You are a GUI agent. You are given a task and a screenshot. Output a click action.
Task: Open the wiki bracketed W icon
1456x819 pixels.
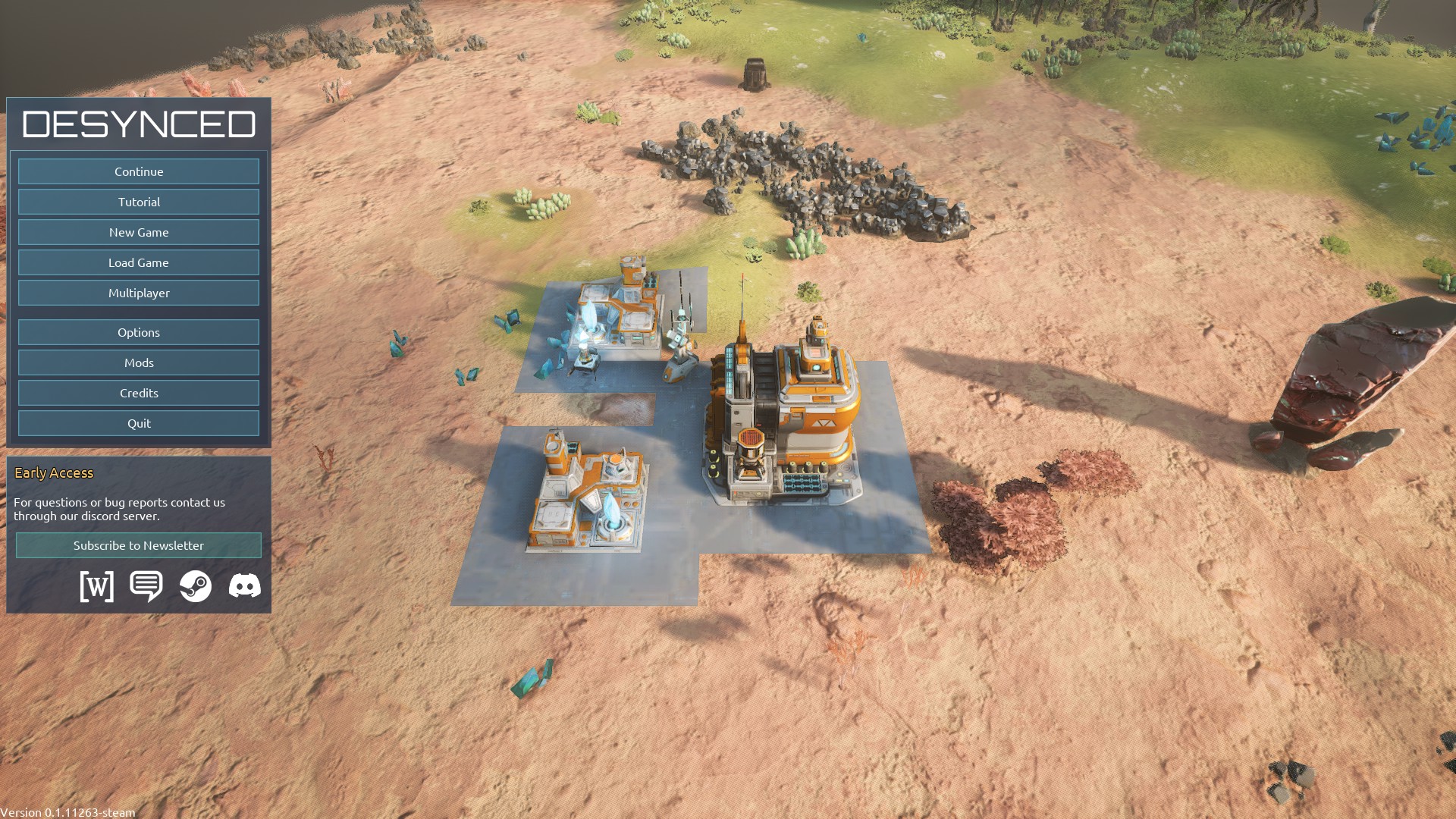pos(97,586)
